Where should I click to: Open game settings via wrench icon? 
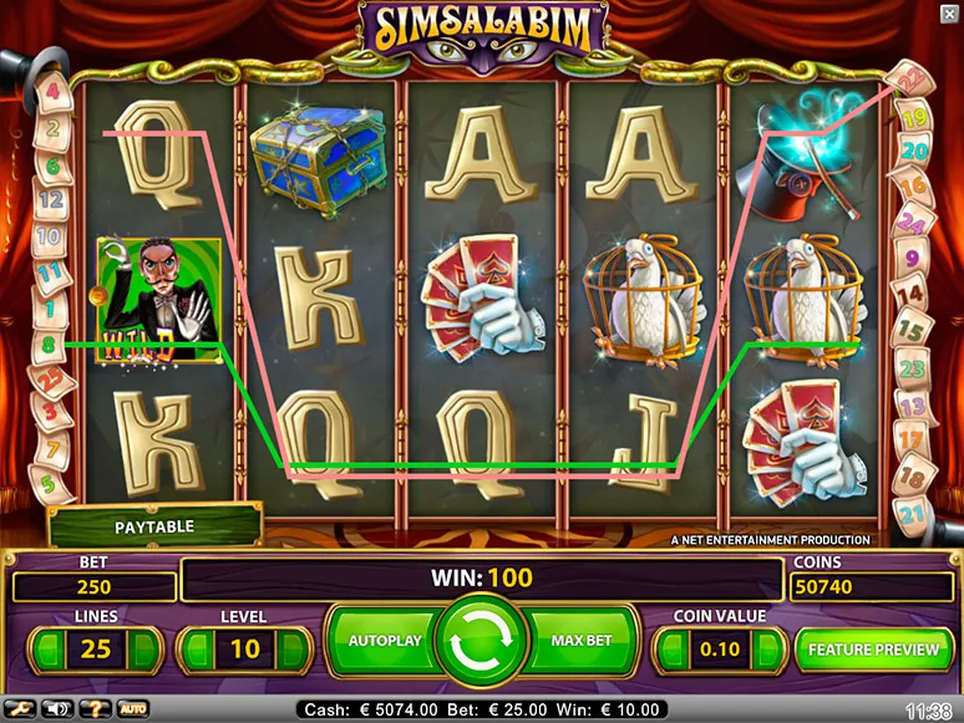click(x=17, y=709)
